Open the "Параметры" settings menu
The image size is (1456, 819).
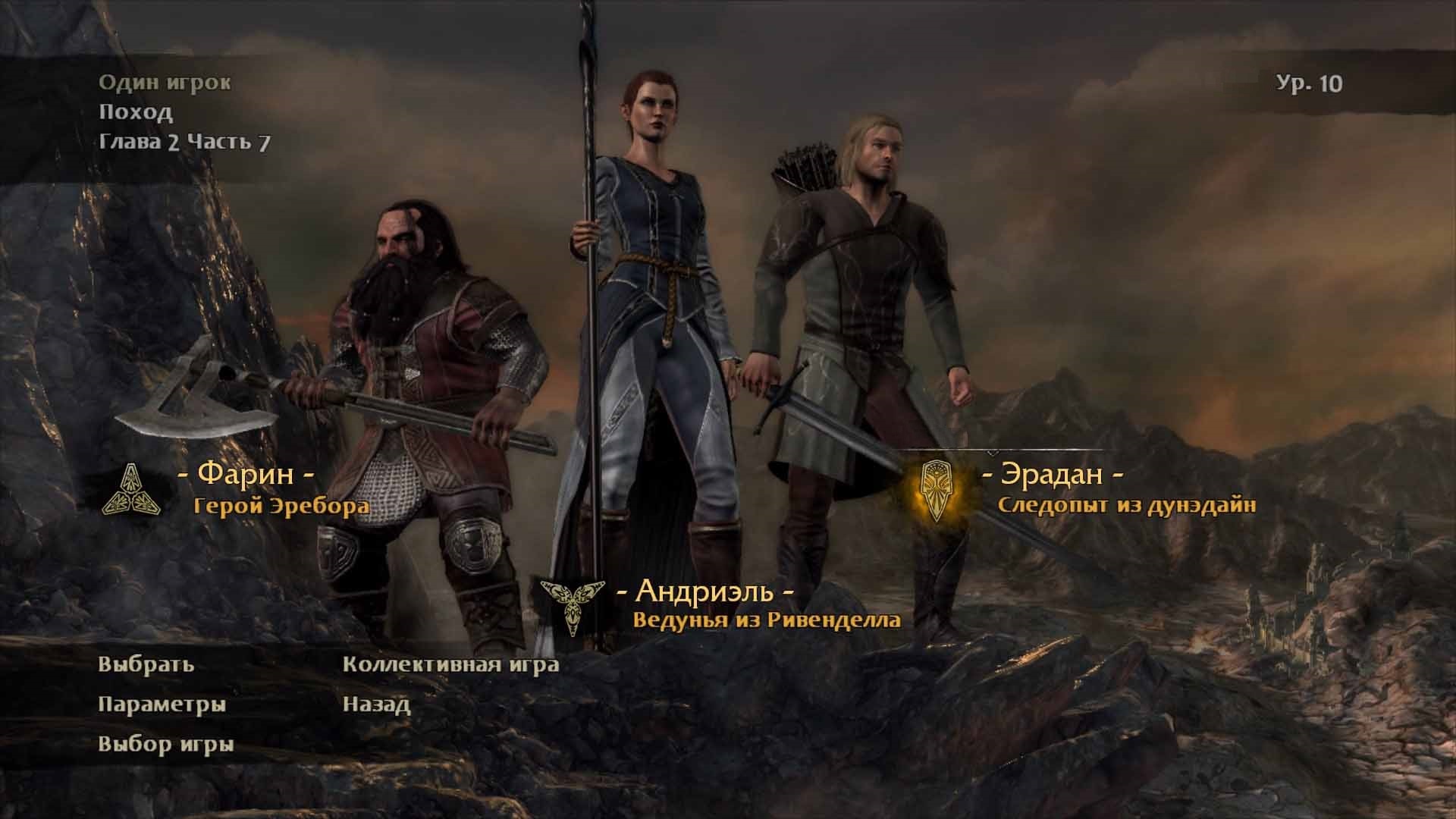click(x=162, y=704)
